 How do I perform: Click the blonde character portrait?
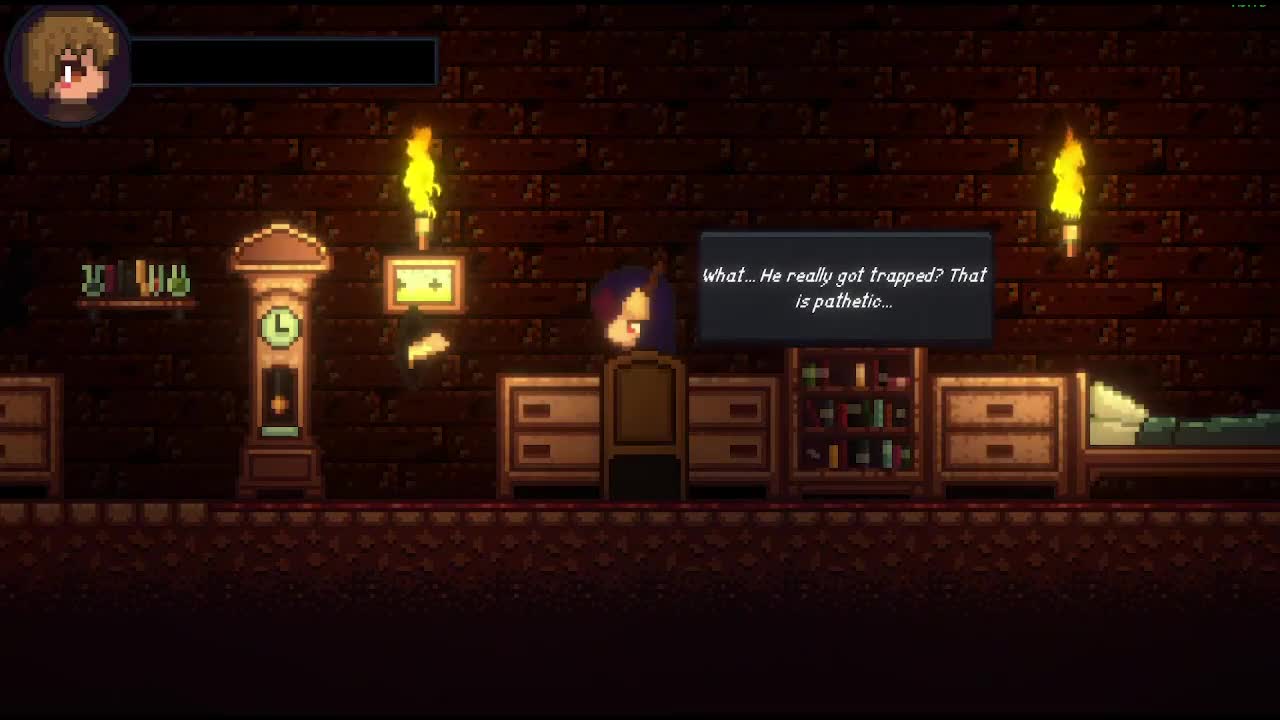tap(69, 64)
